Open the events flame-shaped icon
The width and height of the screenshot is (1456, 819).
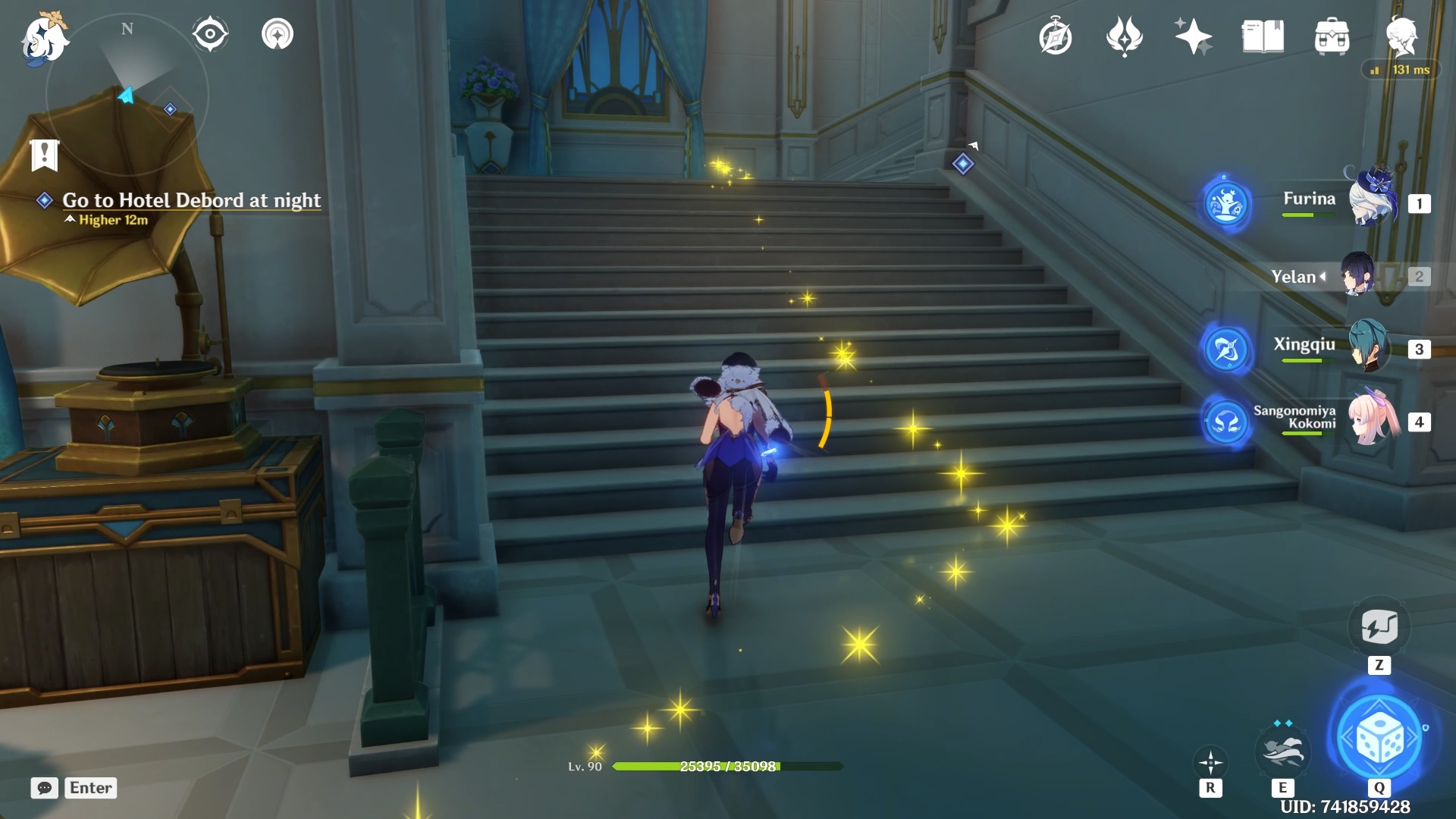click(1124, 36)
